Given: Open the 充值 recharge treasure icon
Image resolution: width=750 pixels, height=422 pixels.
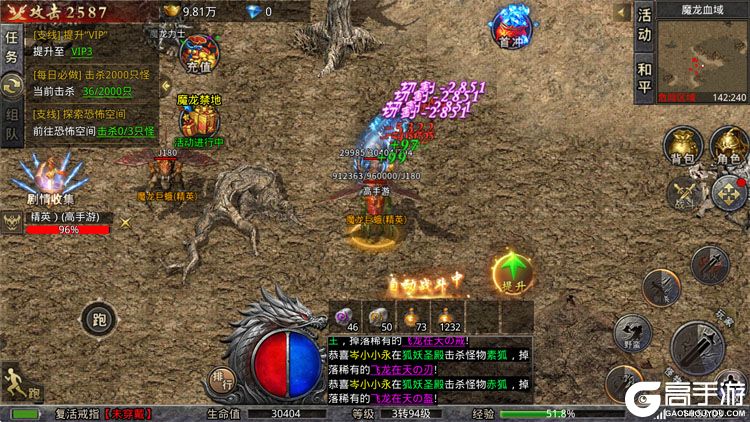Looking at the screenshot, I should coord(200,53).
